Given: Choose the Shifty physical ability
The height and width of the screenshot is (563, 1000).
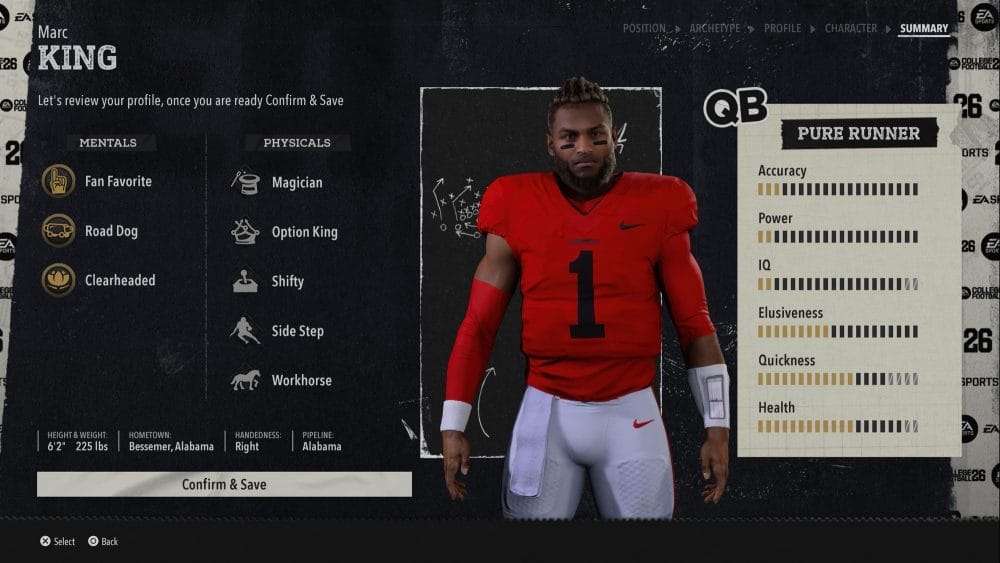Looking at the screenshot, I should point(287,281).
